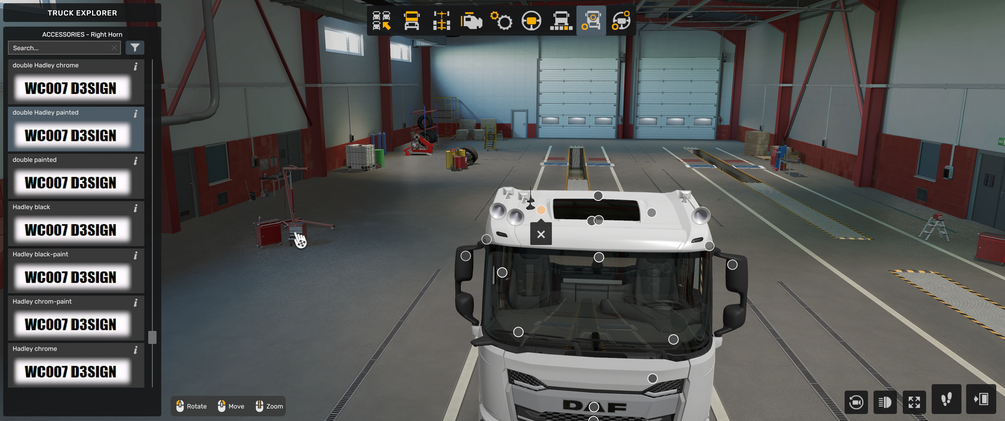Reset the camera view

[x=856, y=402]
